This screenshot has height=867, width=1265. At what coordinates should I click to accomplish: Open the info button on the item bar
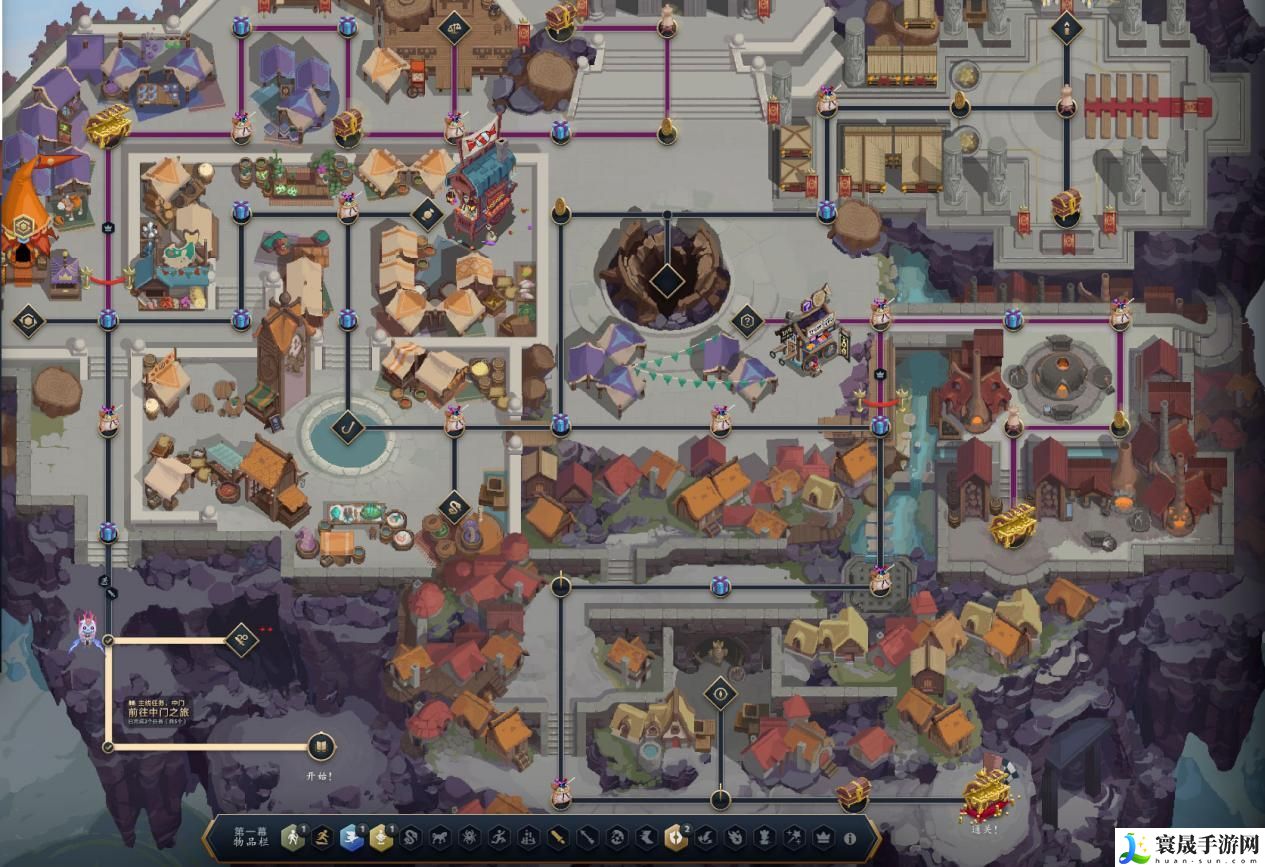850,838
